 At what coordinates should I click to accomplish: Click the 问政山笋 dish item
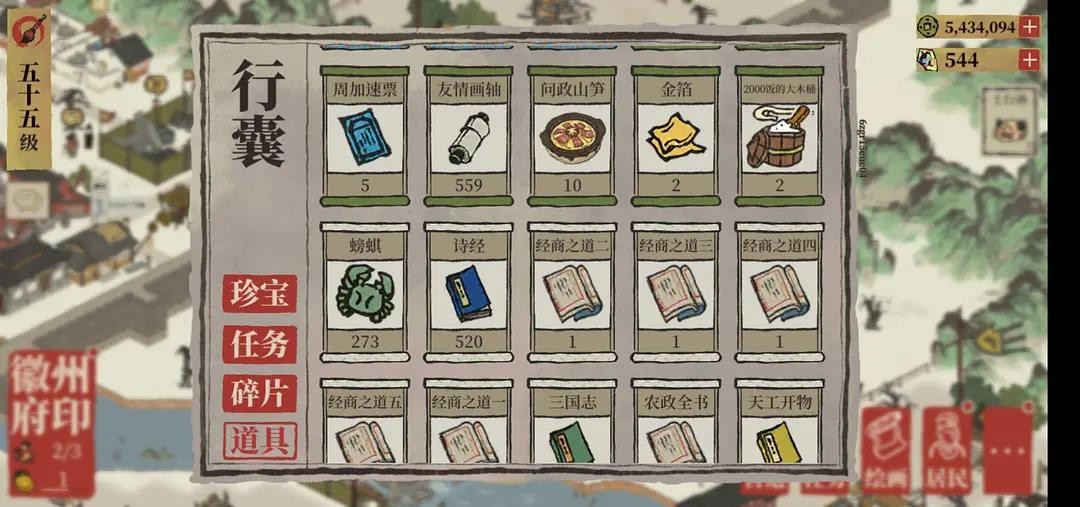[x=572, y=135]
